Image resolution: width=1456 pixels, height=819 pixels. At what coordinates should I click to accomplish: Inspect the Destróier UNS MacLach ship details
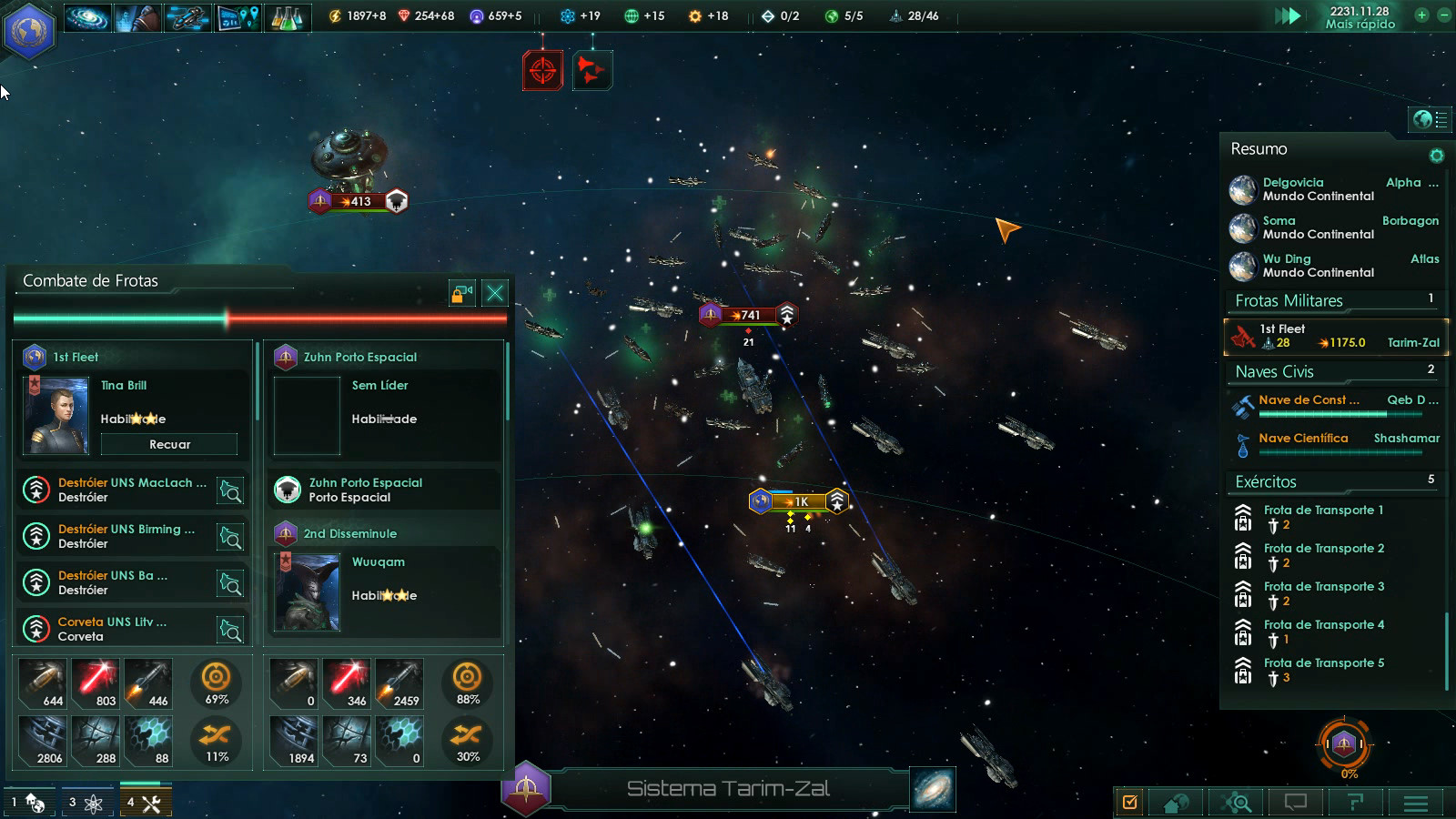point(231,491)
